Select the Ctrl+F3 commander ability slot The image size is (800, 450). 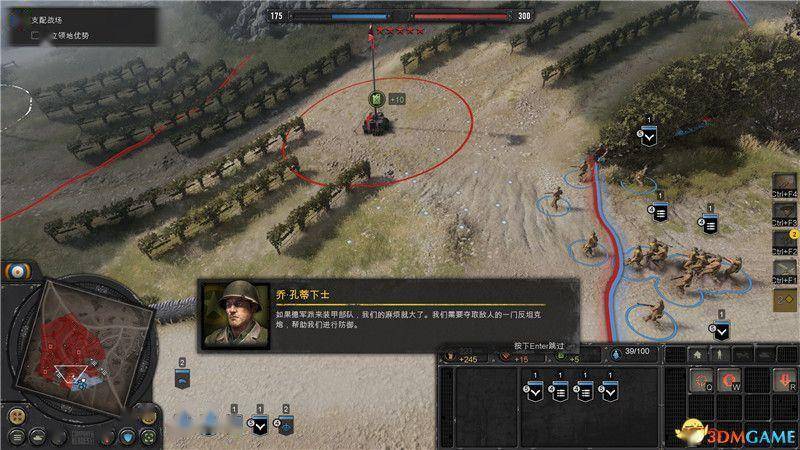tap(783, 213)
